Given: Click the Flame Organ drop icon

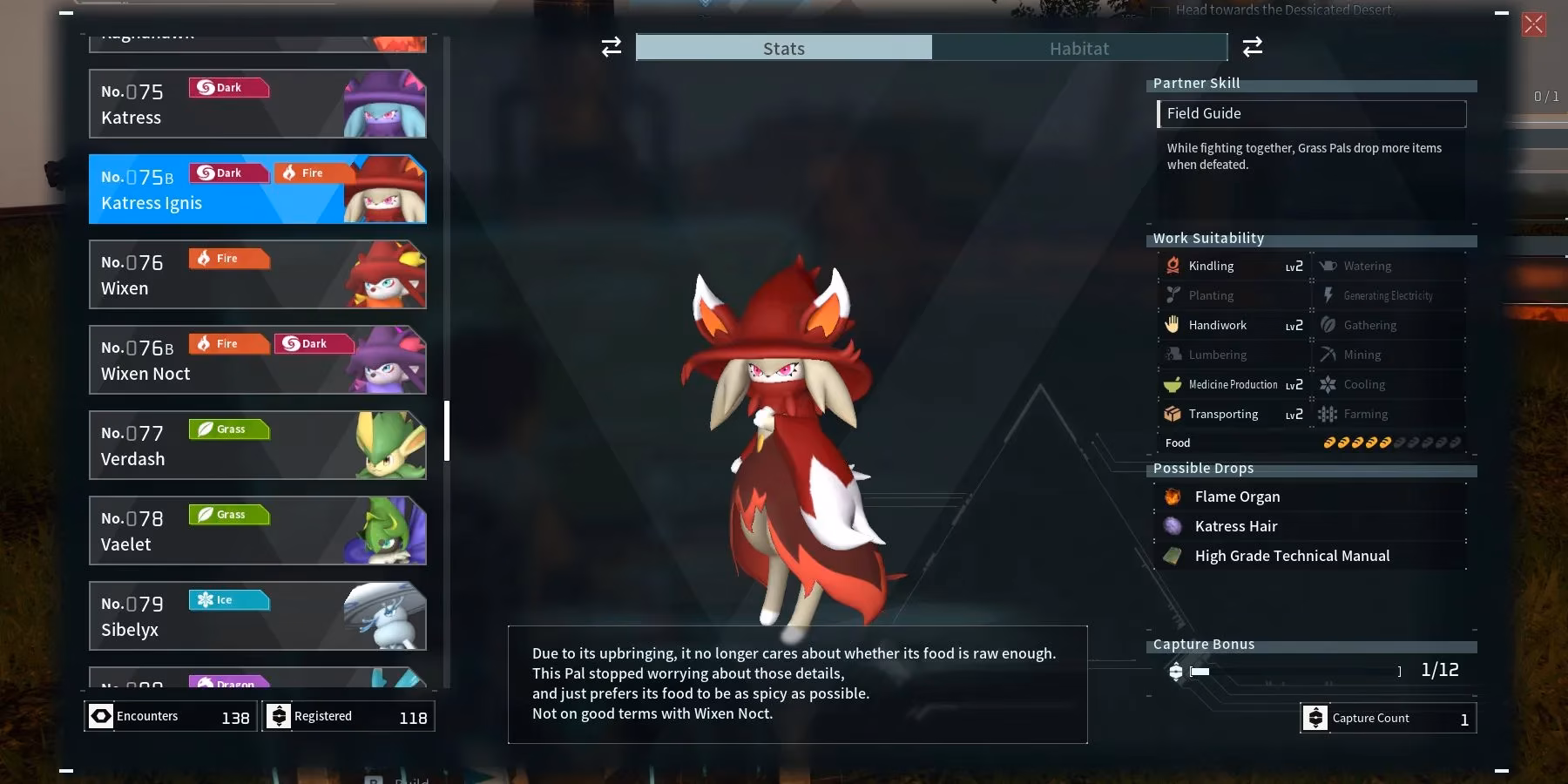Looking at the screenshot, I should [1174, 497].
